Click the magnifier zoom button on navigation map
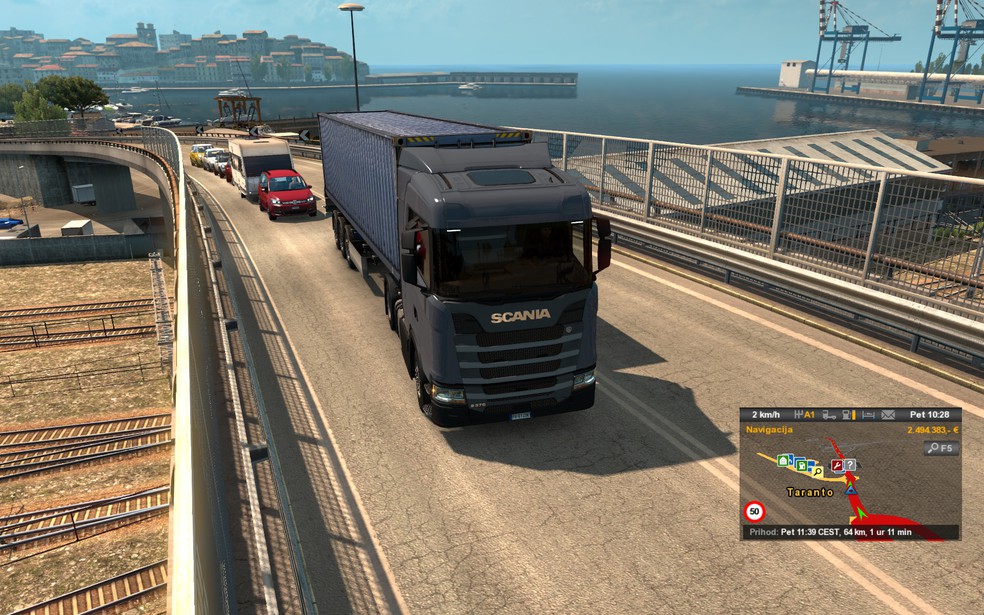Viewport: 984px width, 615px height. tap(941, 449)
